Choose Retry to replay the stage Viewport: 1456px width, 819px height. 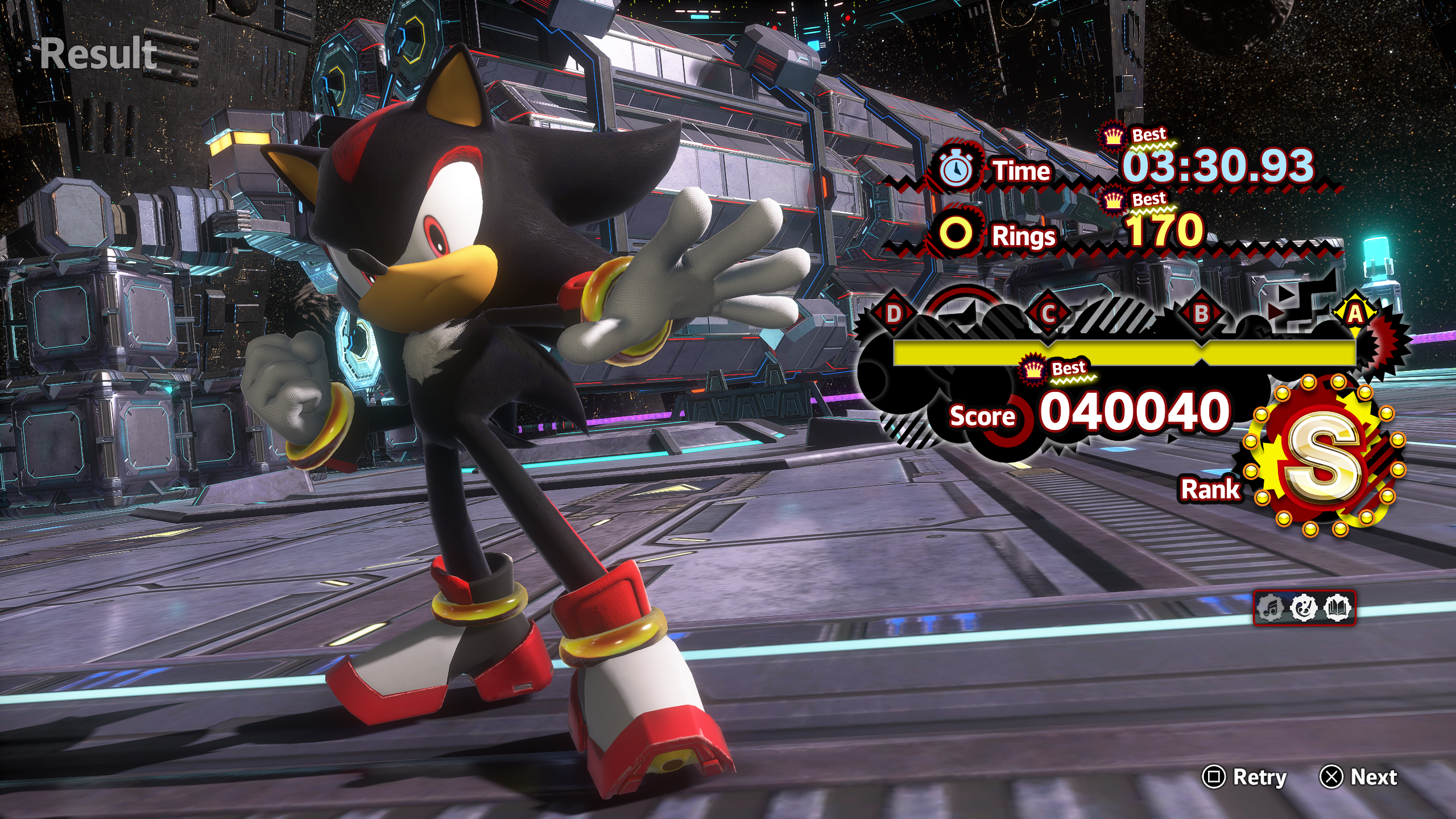(x=1246, y=777)
